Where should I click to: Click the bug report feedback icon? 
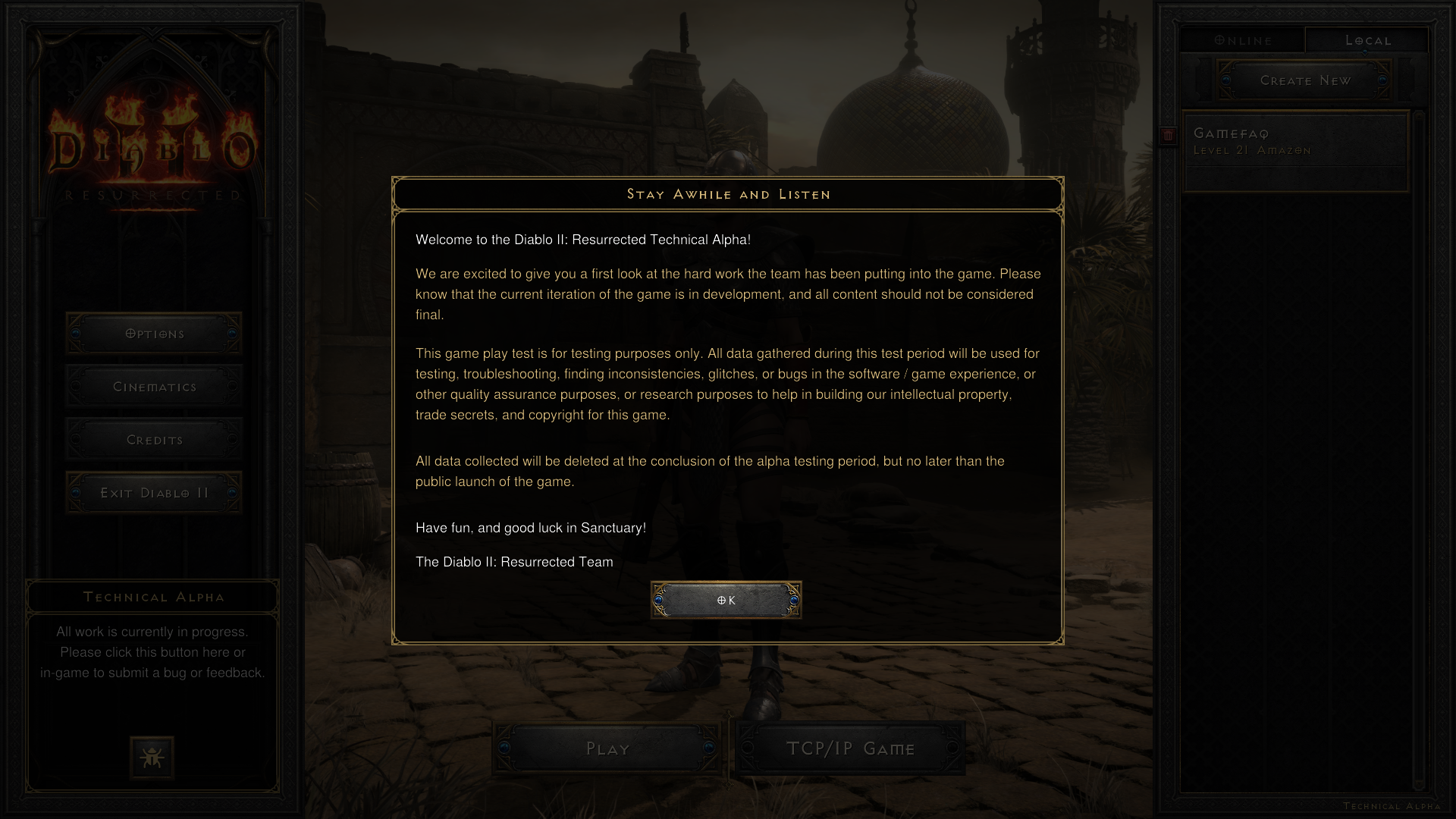click(x=152, y=757)
